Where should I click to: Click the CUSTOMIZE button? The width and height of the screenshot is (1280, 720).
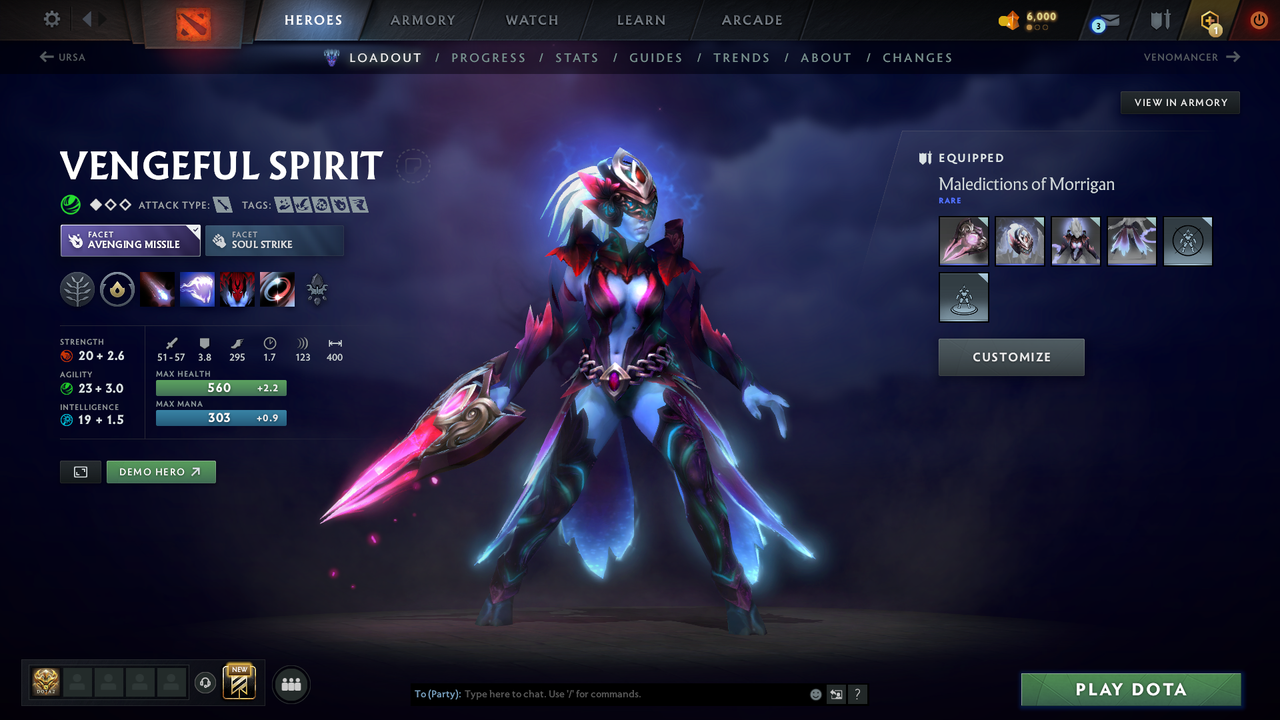[x=1011, y=357]
